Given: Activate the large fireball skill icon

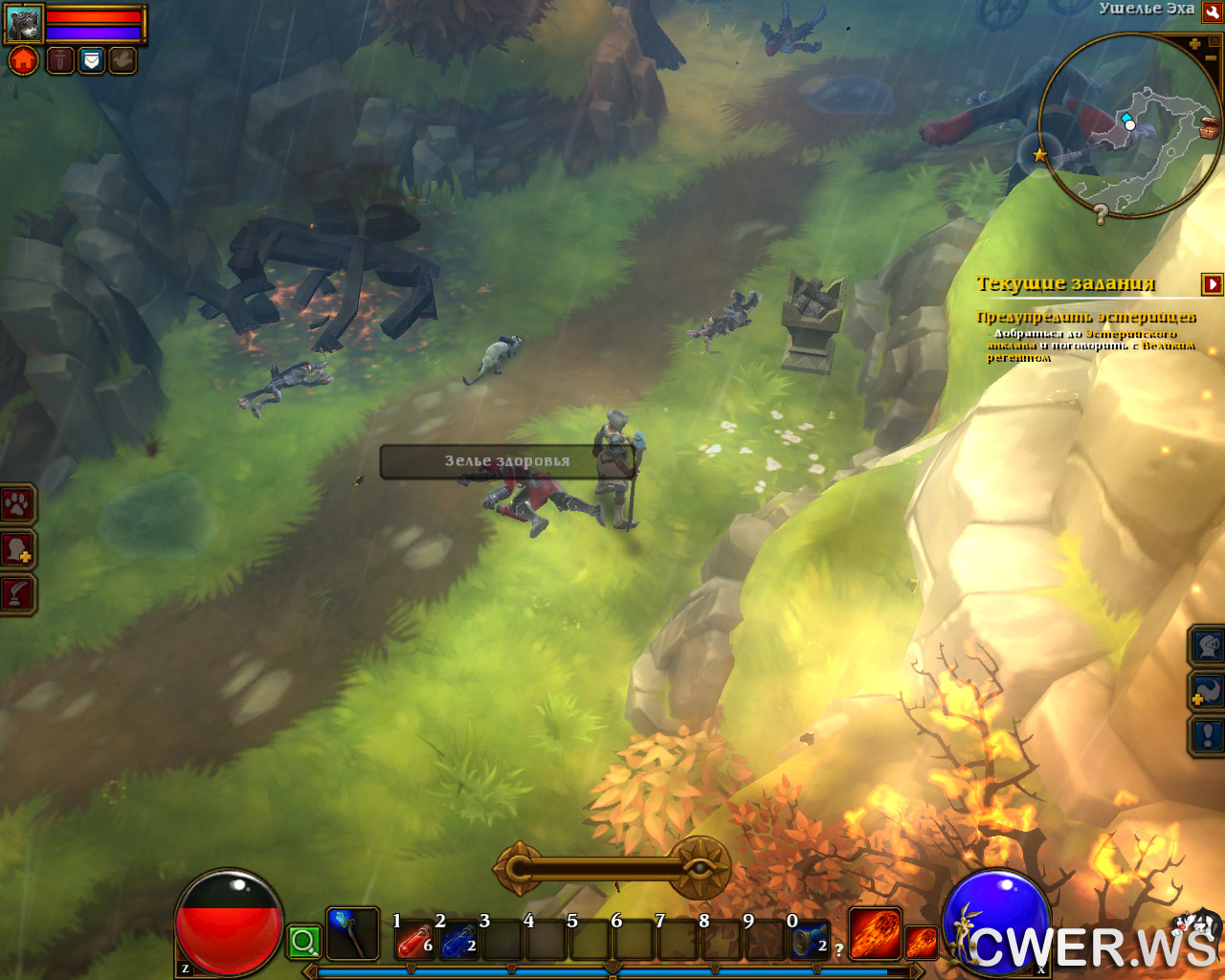Looking at the screenshot, I should (875, 934).
